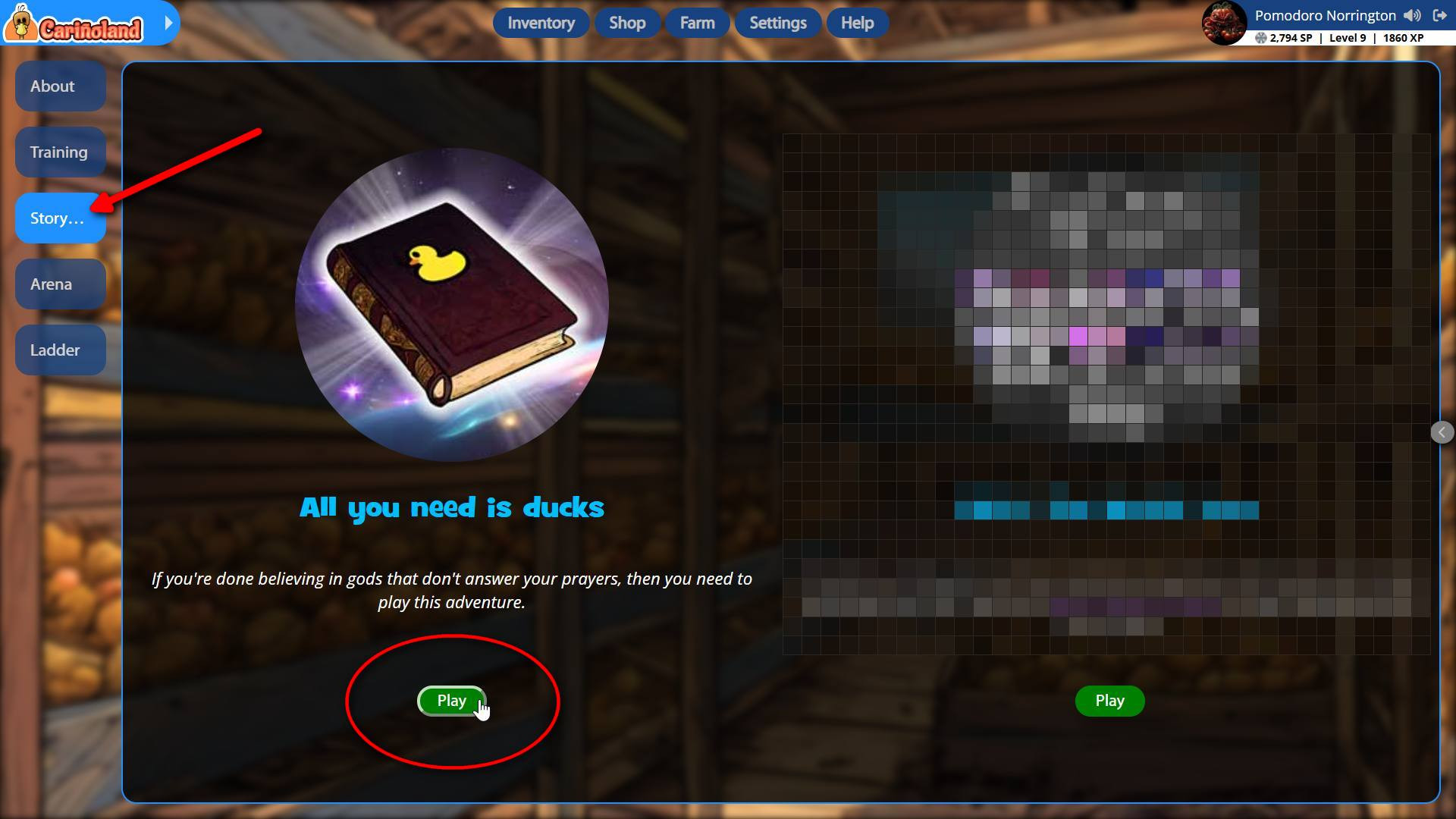Select the Story tab
The image size is (1456, 819).
60,218
